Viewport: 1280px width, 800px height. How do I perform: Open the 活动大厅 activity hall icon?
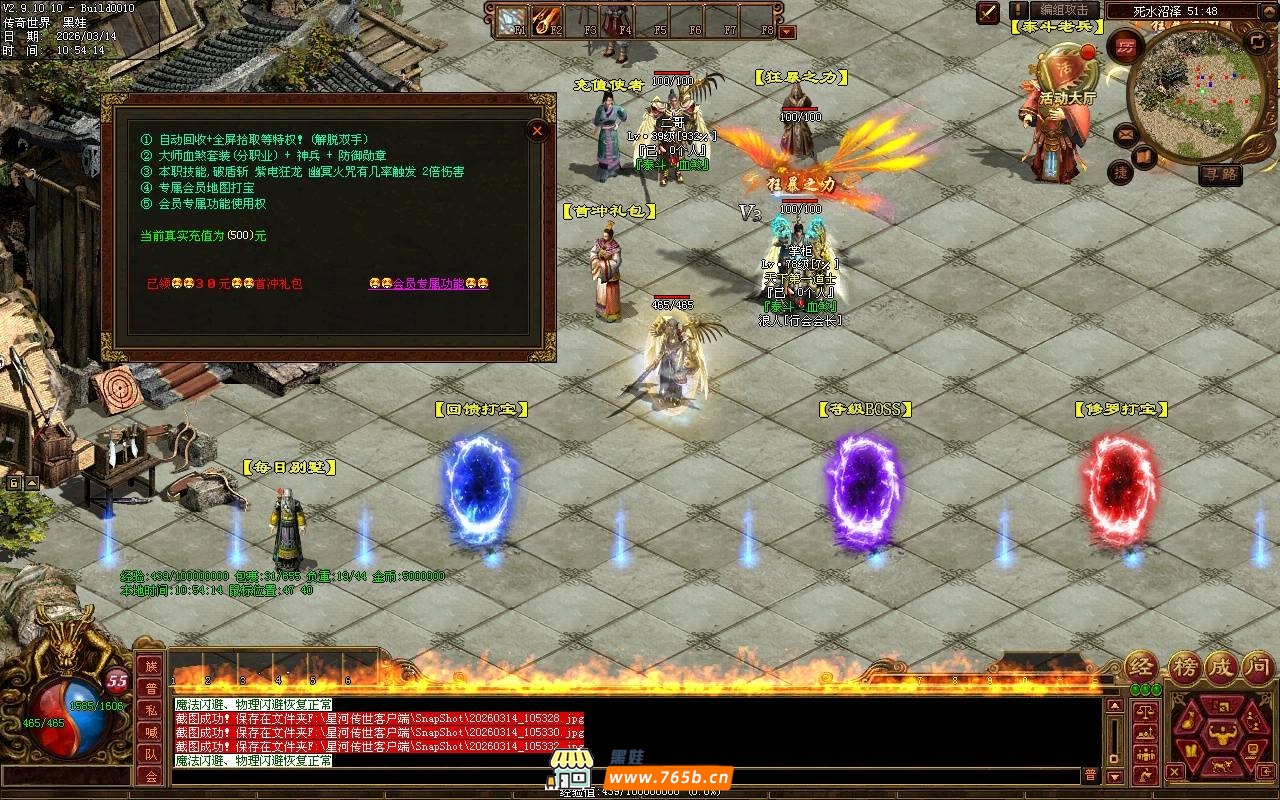(x=1067, y=75)
